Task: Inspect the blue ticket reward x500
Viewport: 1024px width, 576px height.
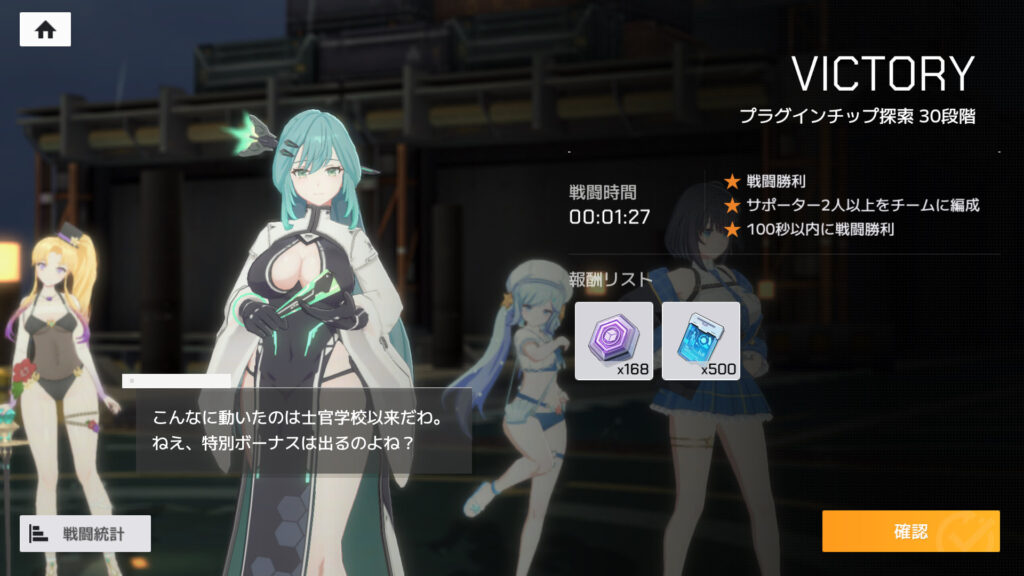Action: 700,341
